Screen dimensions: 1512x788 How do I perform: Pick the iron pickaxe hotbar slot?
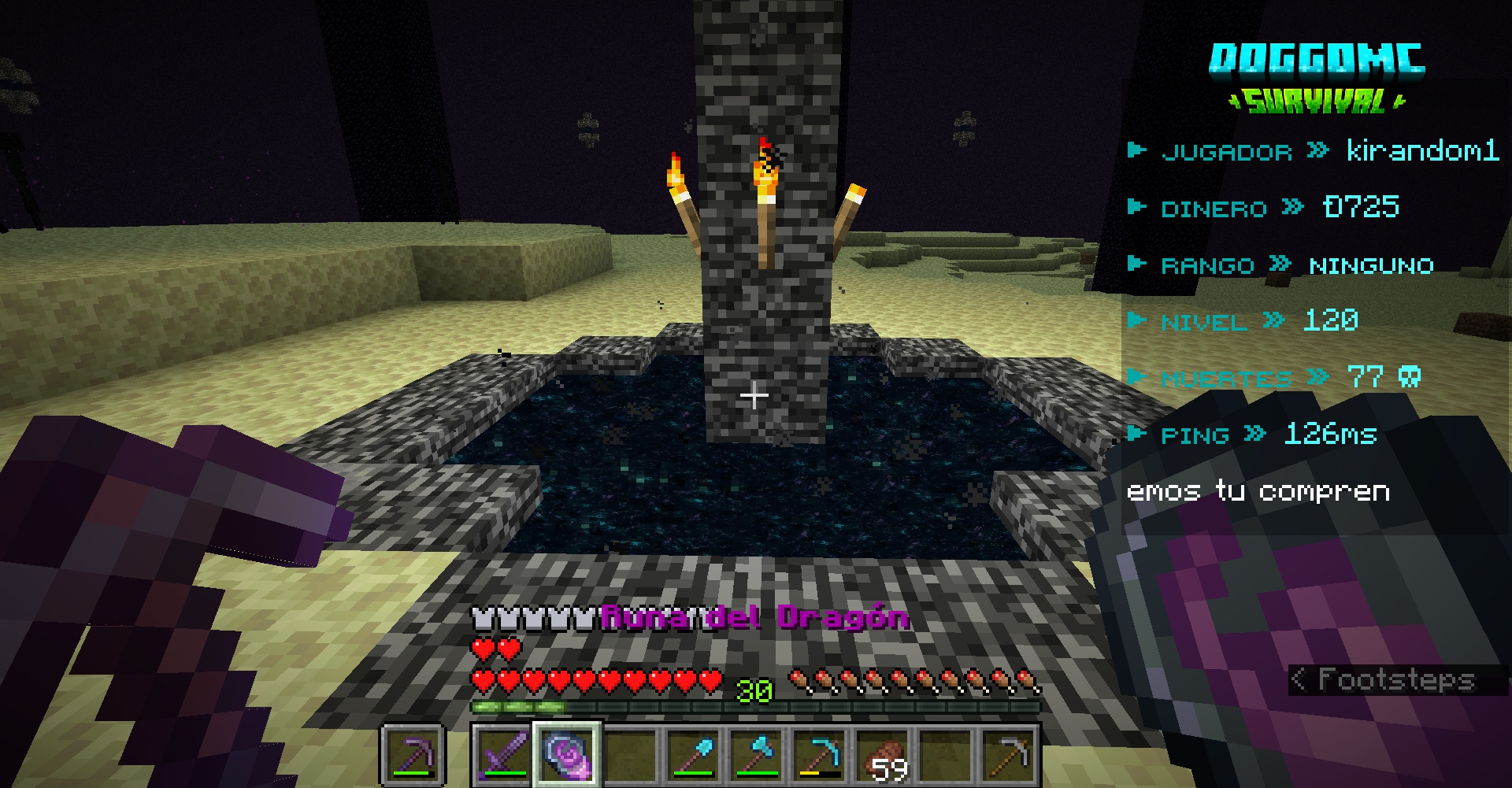coord(1008,755)
